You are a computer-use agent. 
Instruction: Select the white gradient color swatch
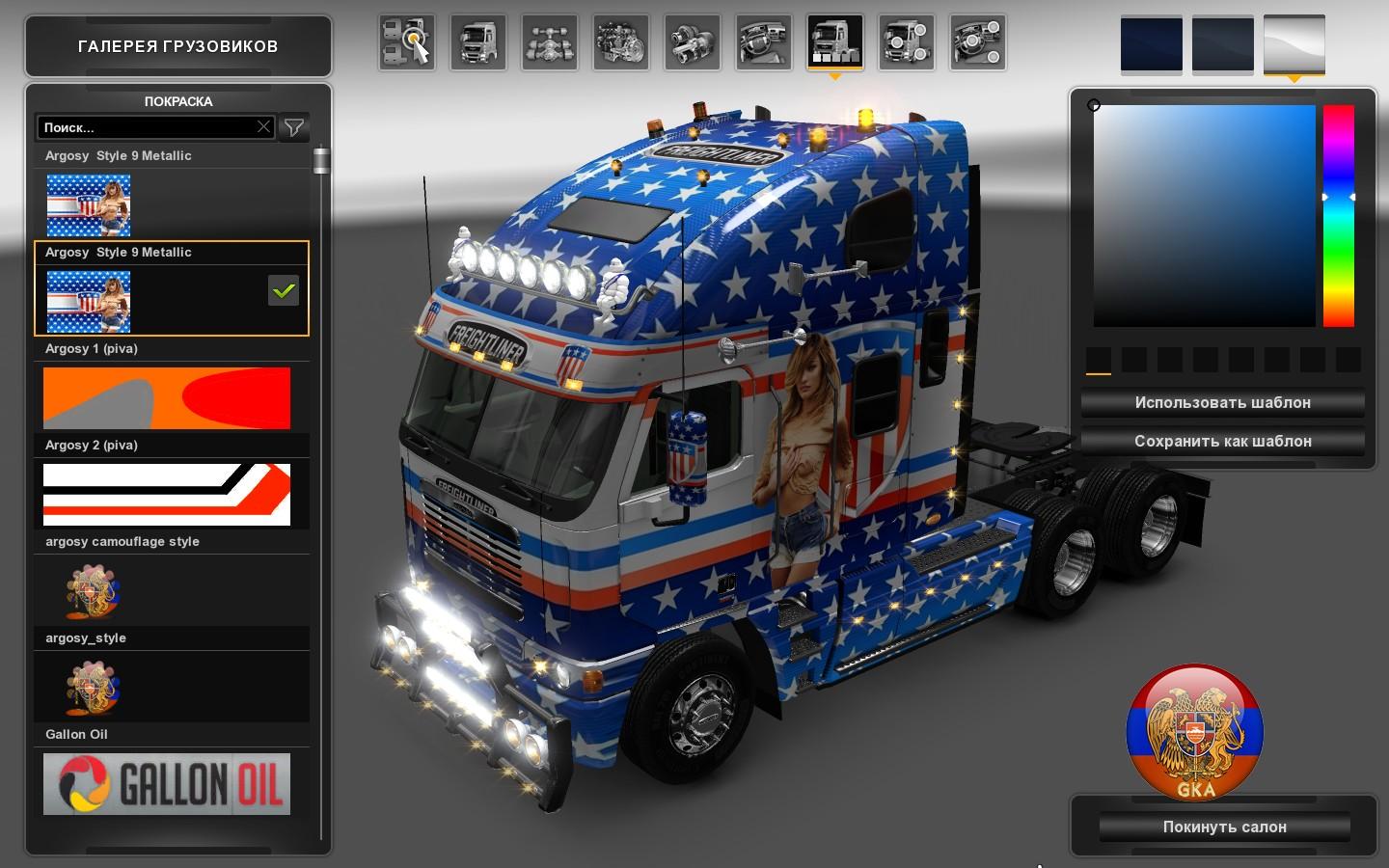(x=1294, y=44)
